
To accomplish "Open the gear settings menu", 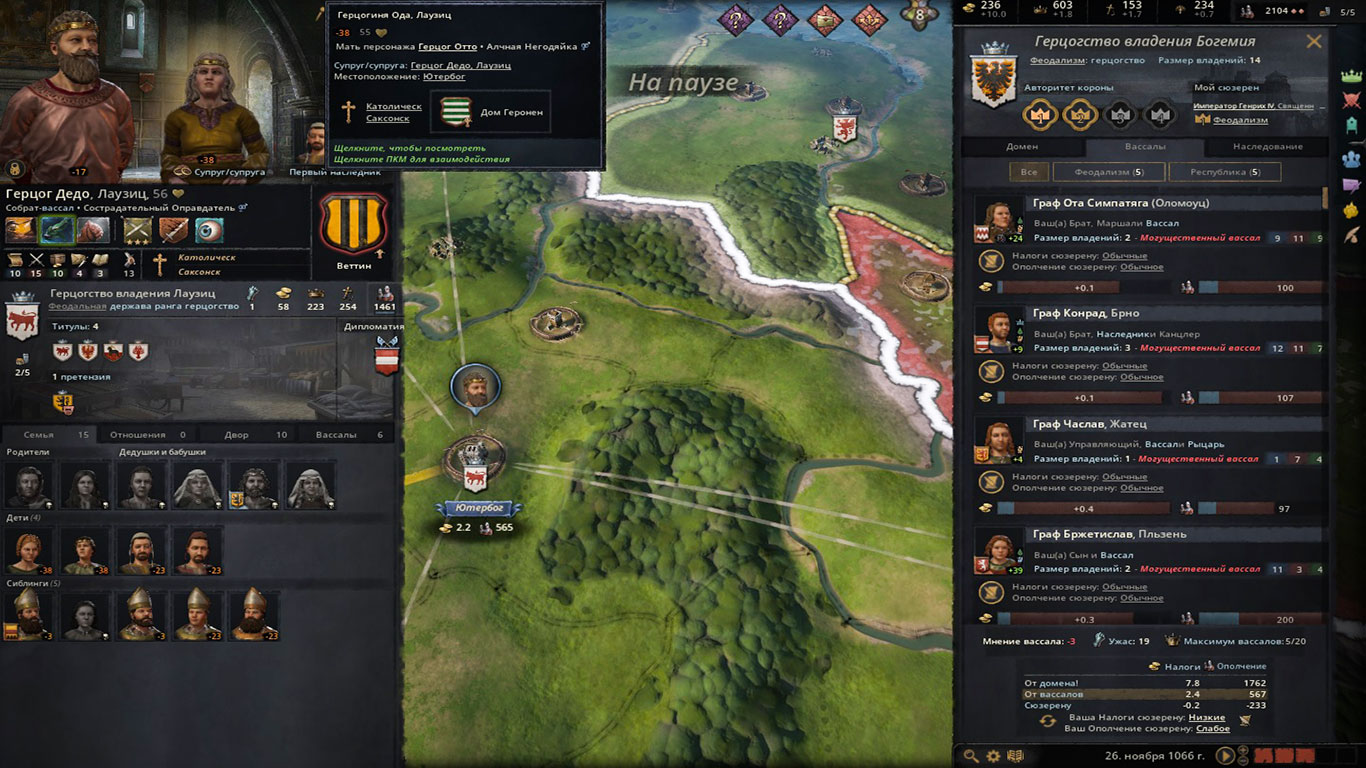I will tap(993, 756).
